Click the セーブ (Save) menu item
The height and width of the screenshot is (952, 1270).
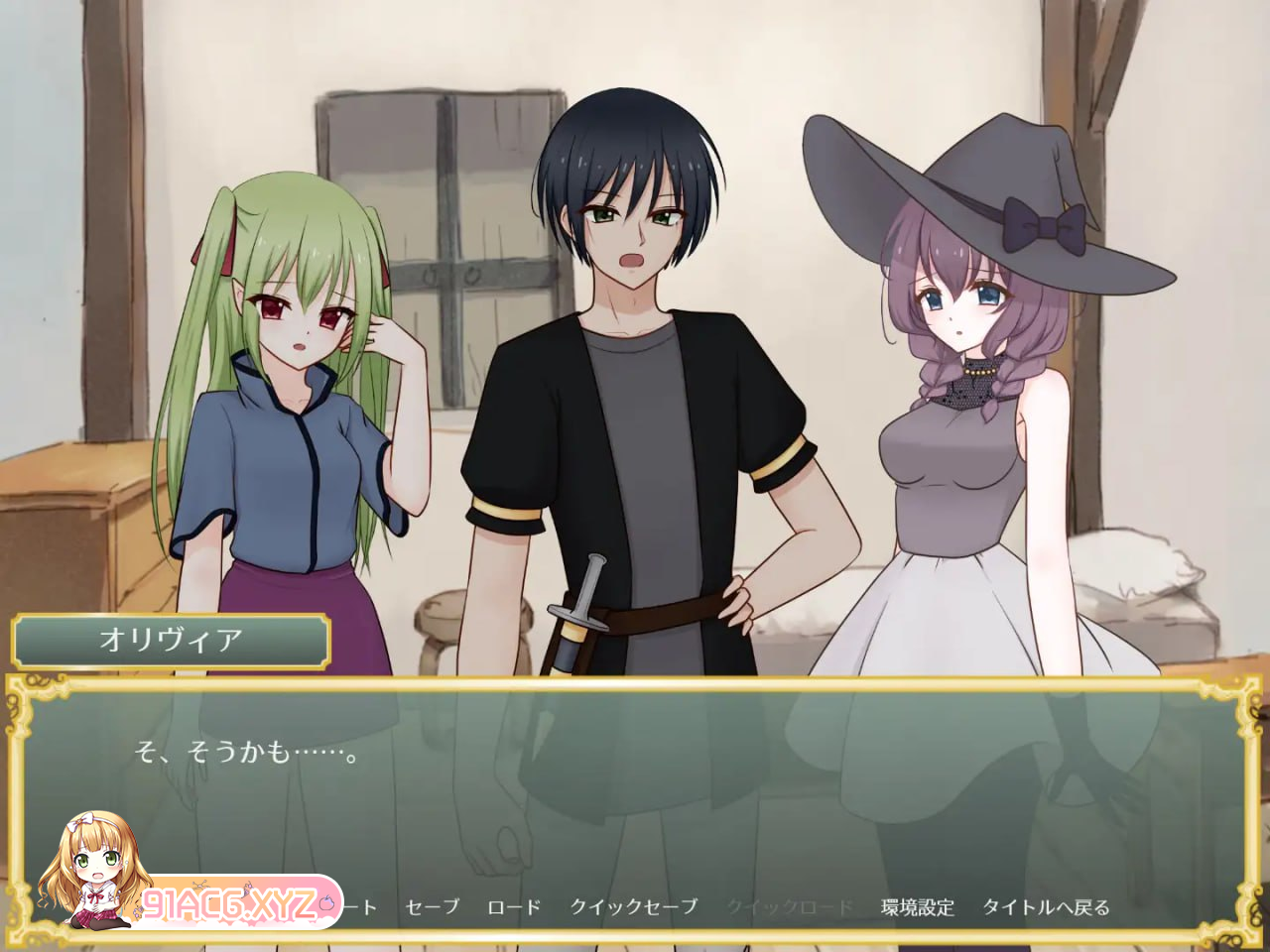432,904
